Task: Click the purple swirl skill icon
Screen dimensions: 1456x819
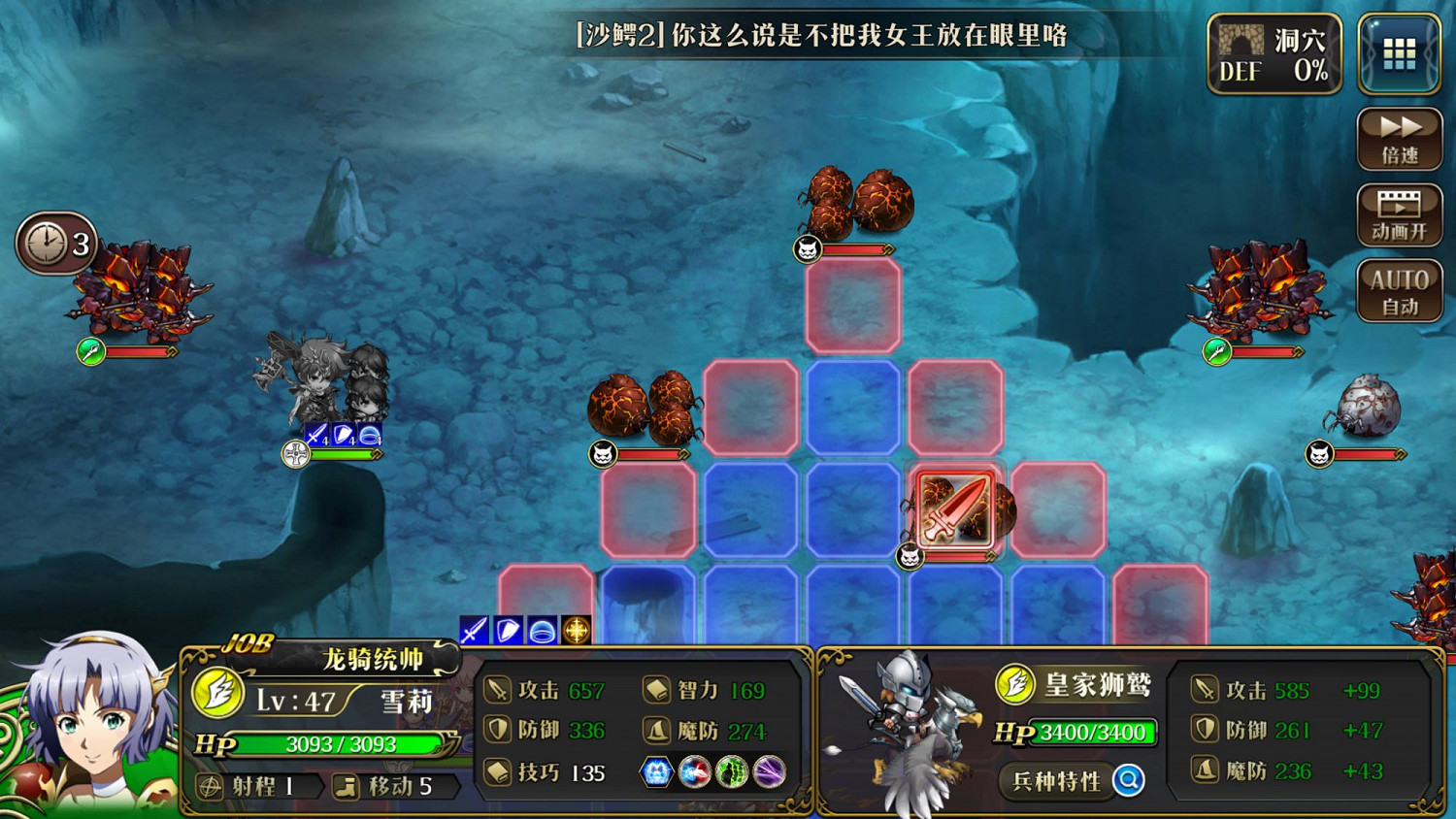Action: click(765, 773)
